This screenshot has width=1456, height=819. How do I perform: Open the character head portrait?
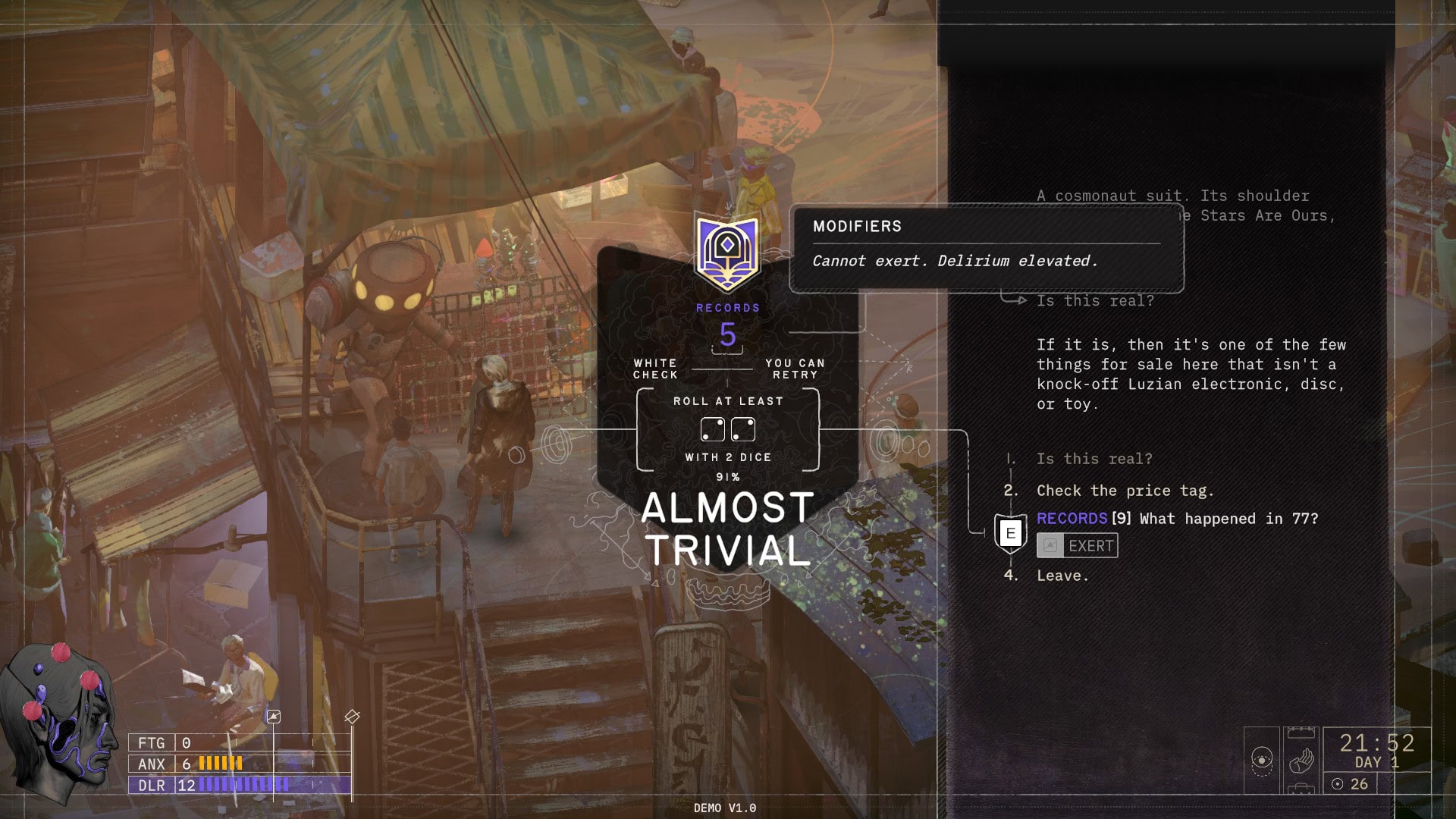pyautogui.click(x=61, y=720)
